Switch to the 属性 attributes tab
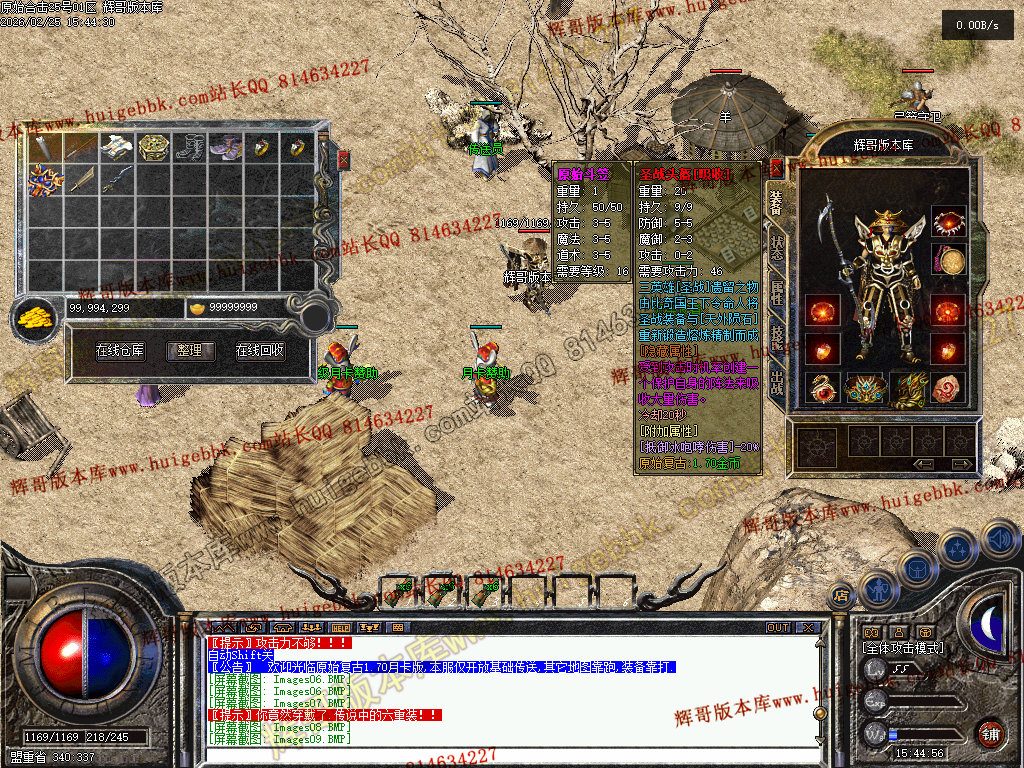Viewport: 1024px width, 768px height. (777, 296)
